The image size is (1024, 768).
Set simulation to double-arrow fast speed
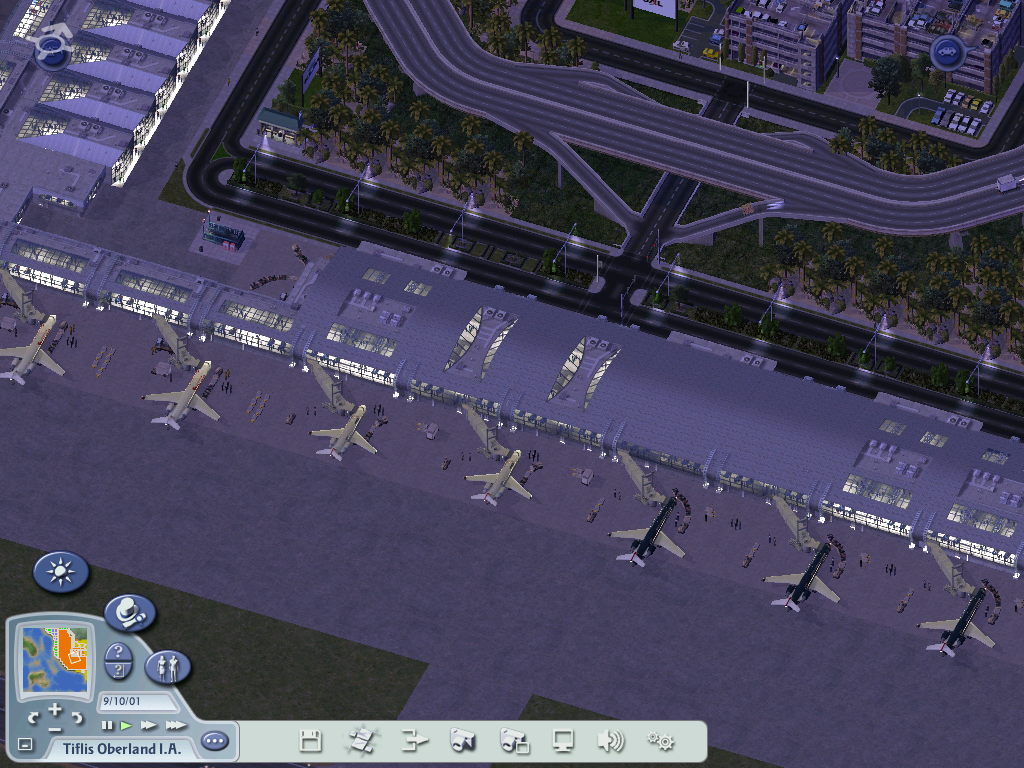click(x=149, y=725)
